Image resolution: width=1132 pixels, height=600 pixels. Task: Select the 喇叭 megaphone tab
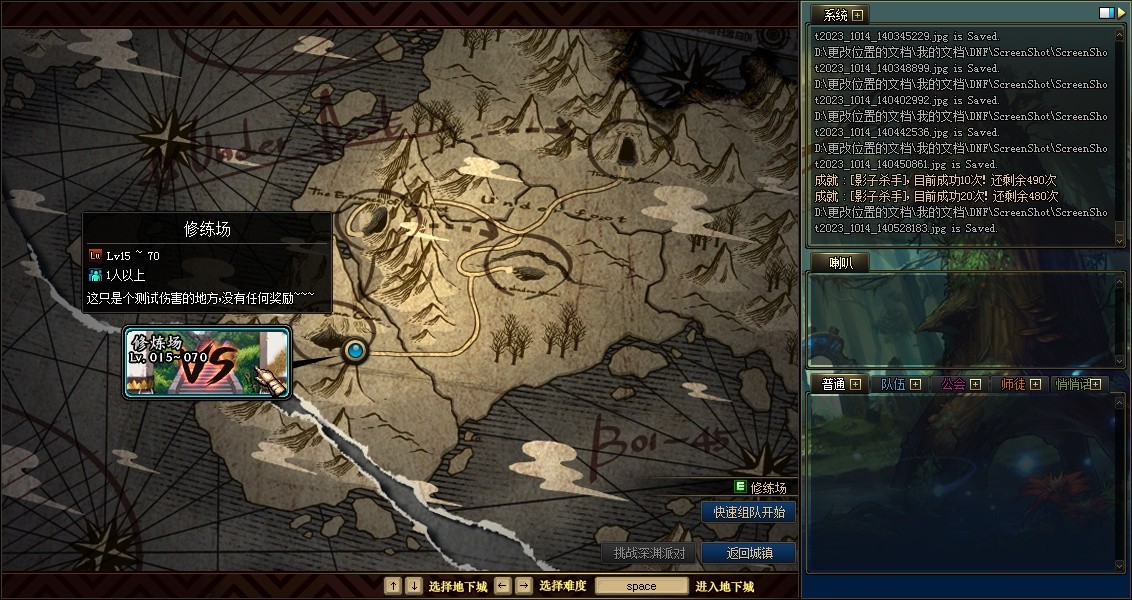pos(839,262)
